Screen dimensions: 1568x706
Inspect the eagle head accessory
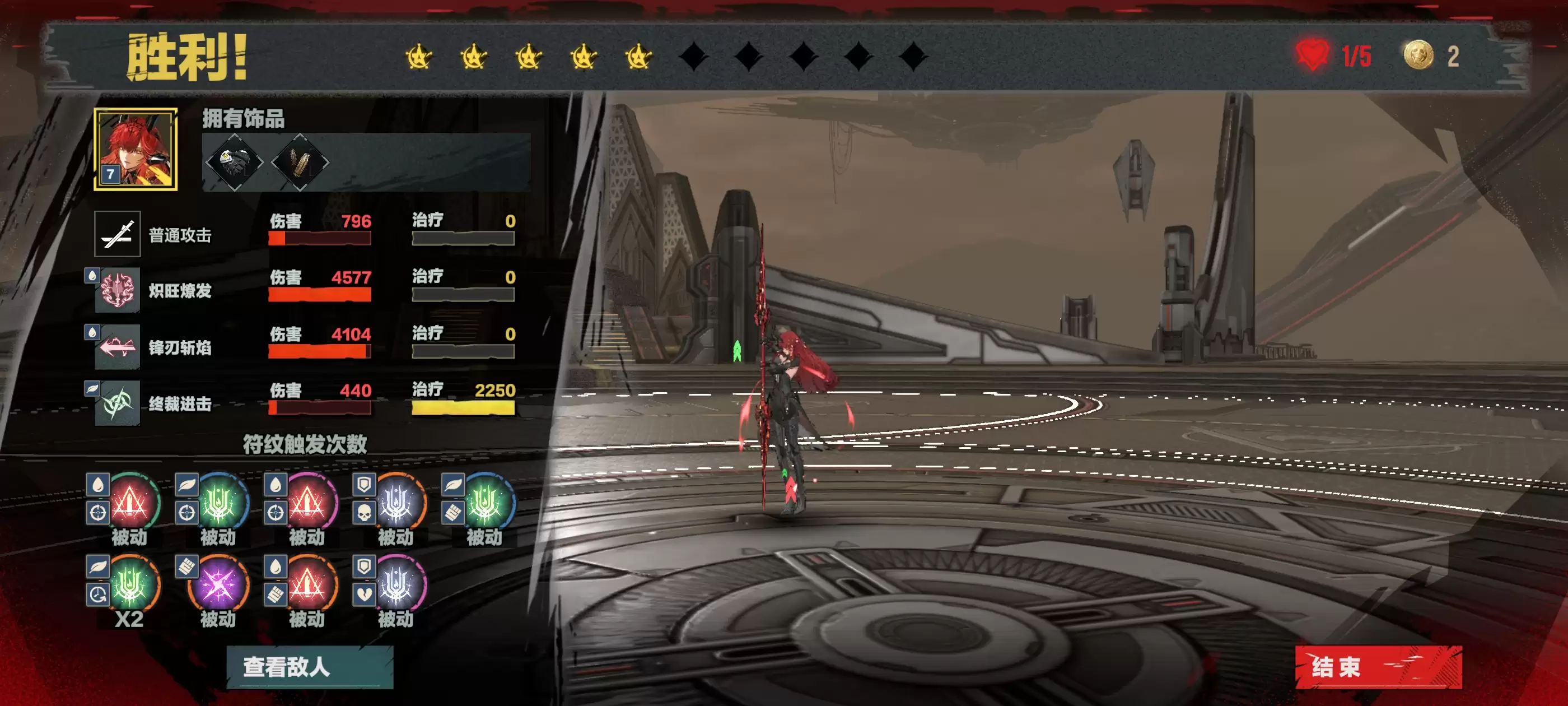tap(234, 162)
